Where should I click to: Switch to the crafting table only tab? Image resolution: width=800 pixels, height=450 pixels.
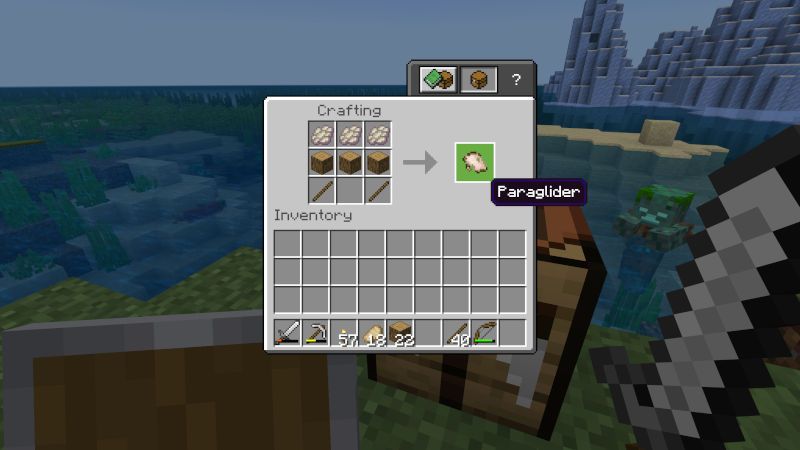pyautogui.click(x=478, y=80)
